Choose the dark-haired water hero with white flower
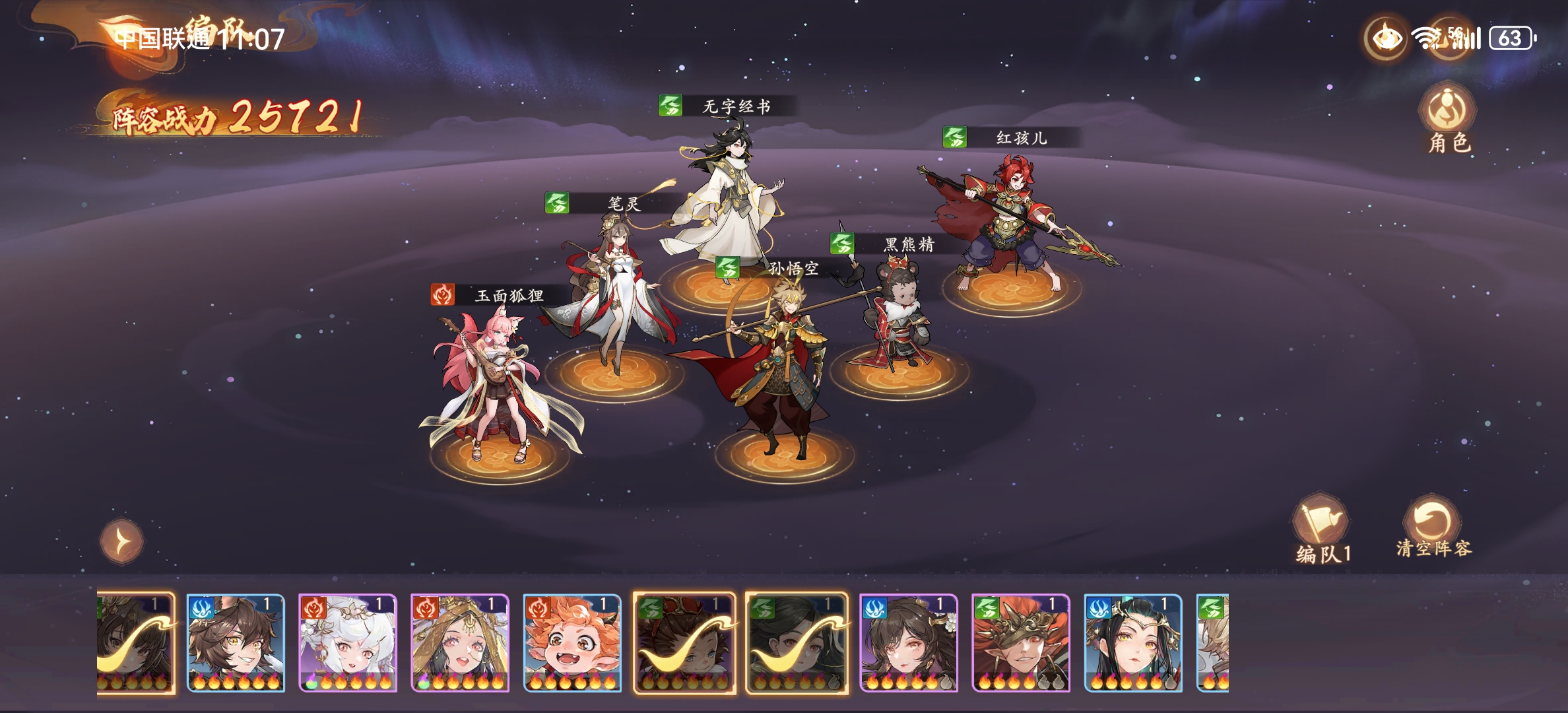This screenshot has width=1568, height=713. 909,642
